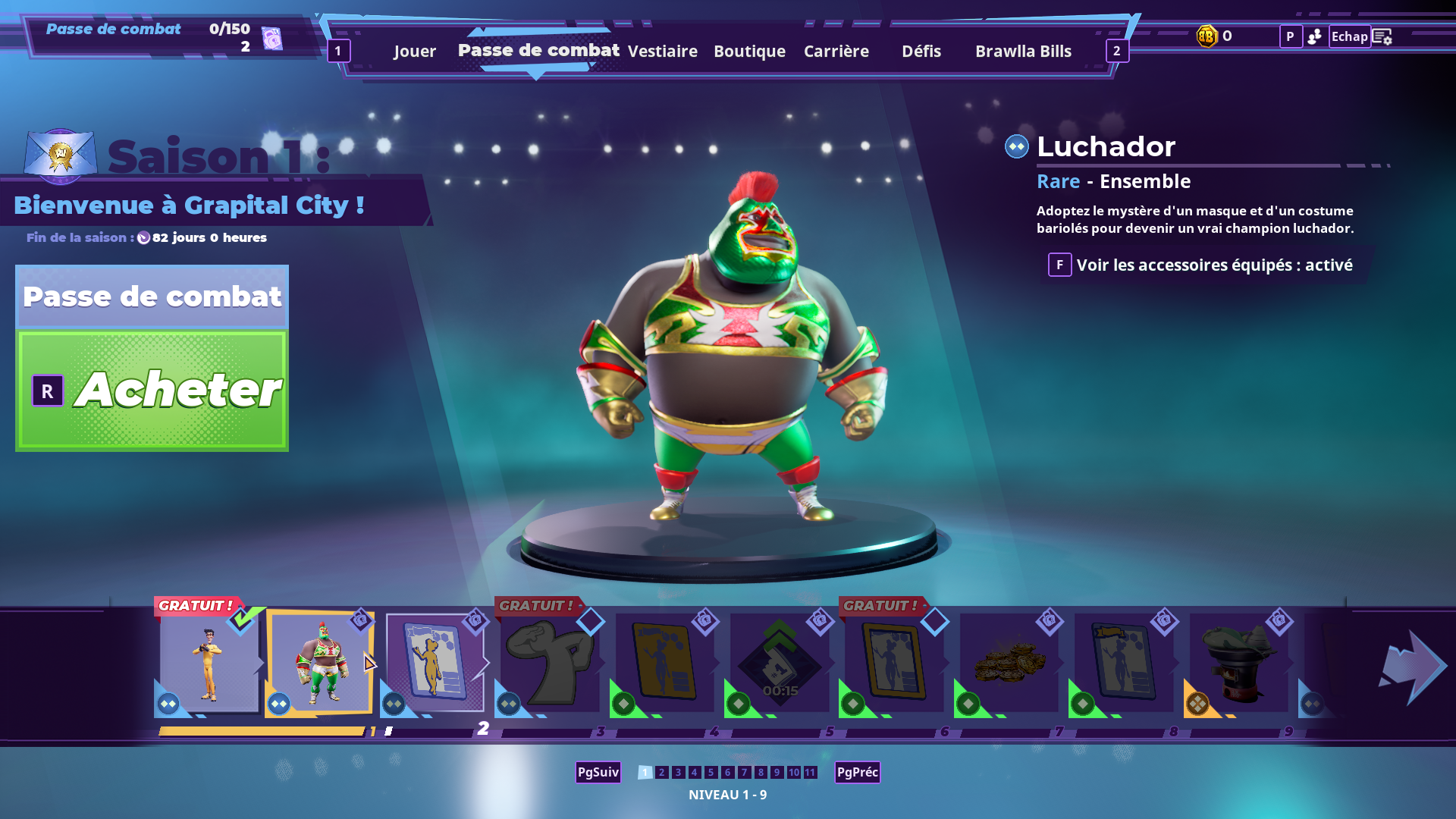Click the Echap button top right
The width and height of the screenshot is (1456, 819).
point(1349,36)
